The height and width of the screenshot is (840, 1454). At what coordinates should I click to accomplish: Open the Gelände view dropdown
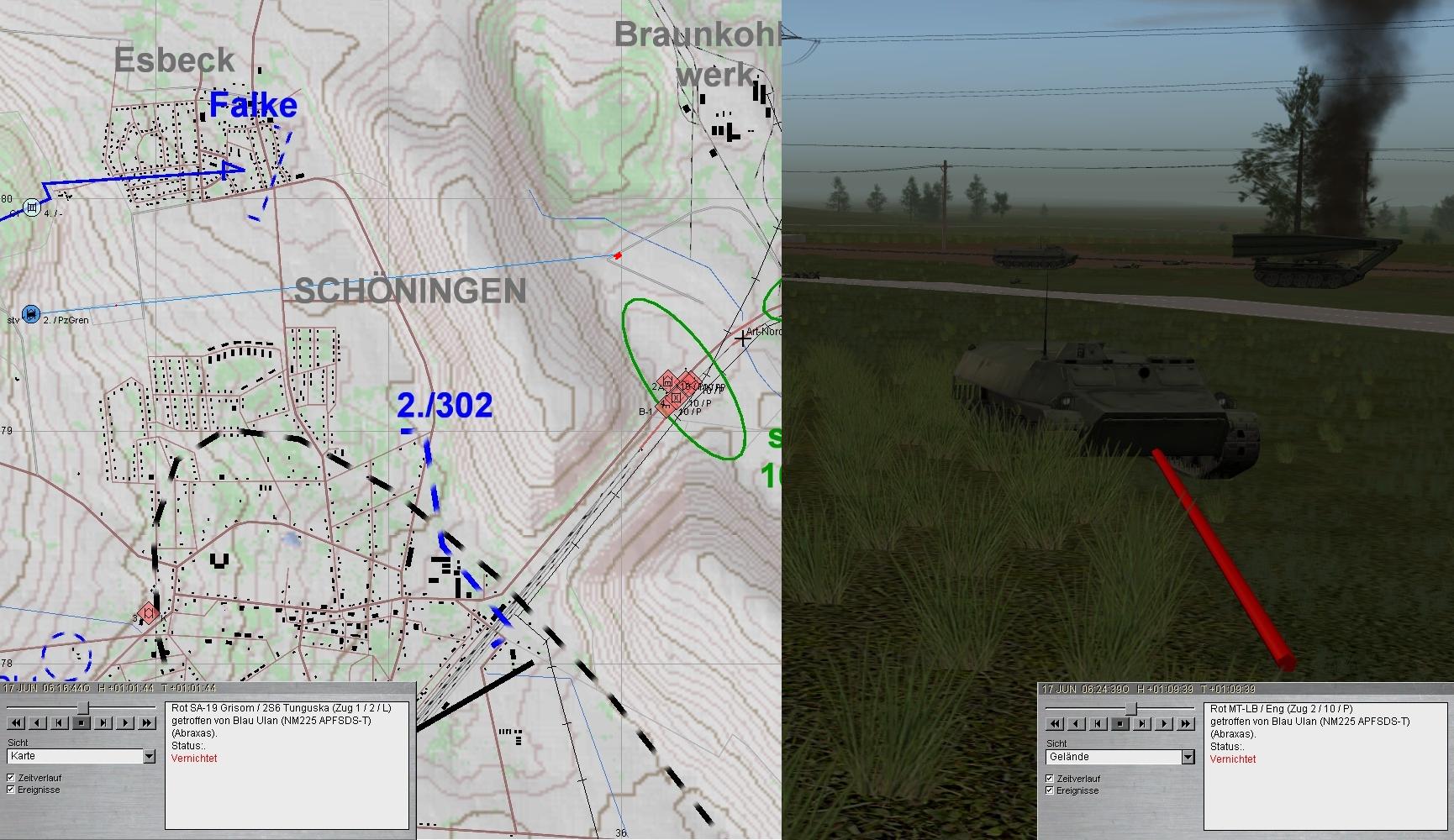point(1188,758)
